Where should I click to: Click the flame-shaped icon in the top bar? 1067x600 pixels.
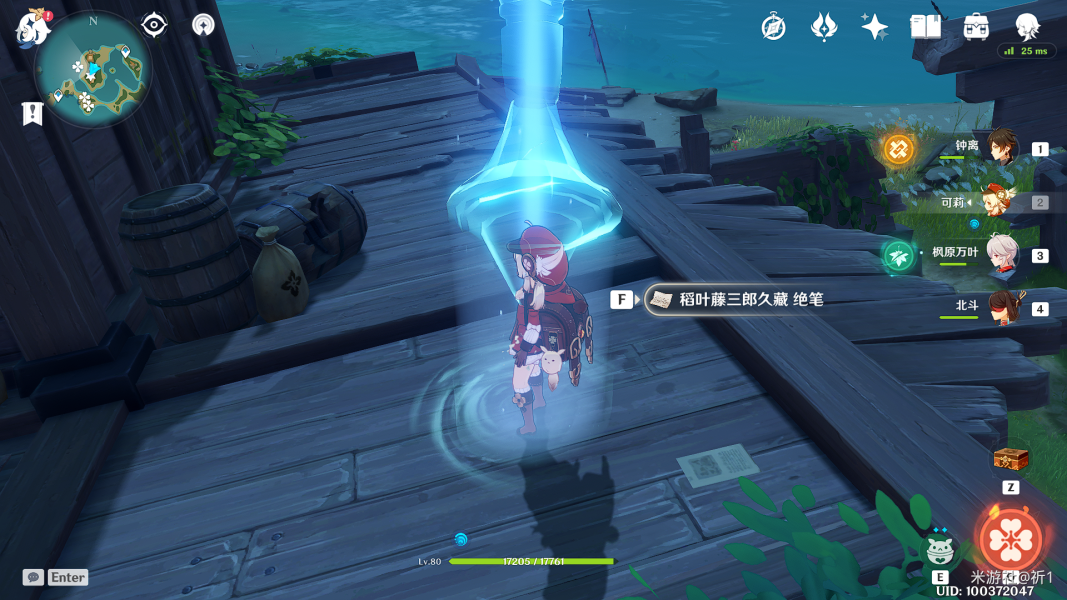click(x=823, y=27)
